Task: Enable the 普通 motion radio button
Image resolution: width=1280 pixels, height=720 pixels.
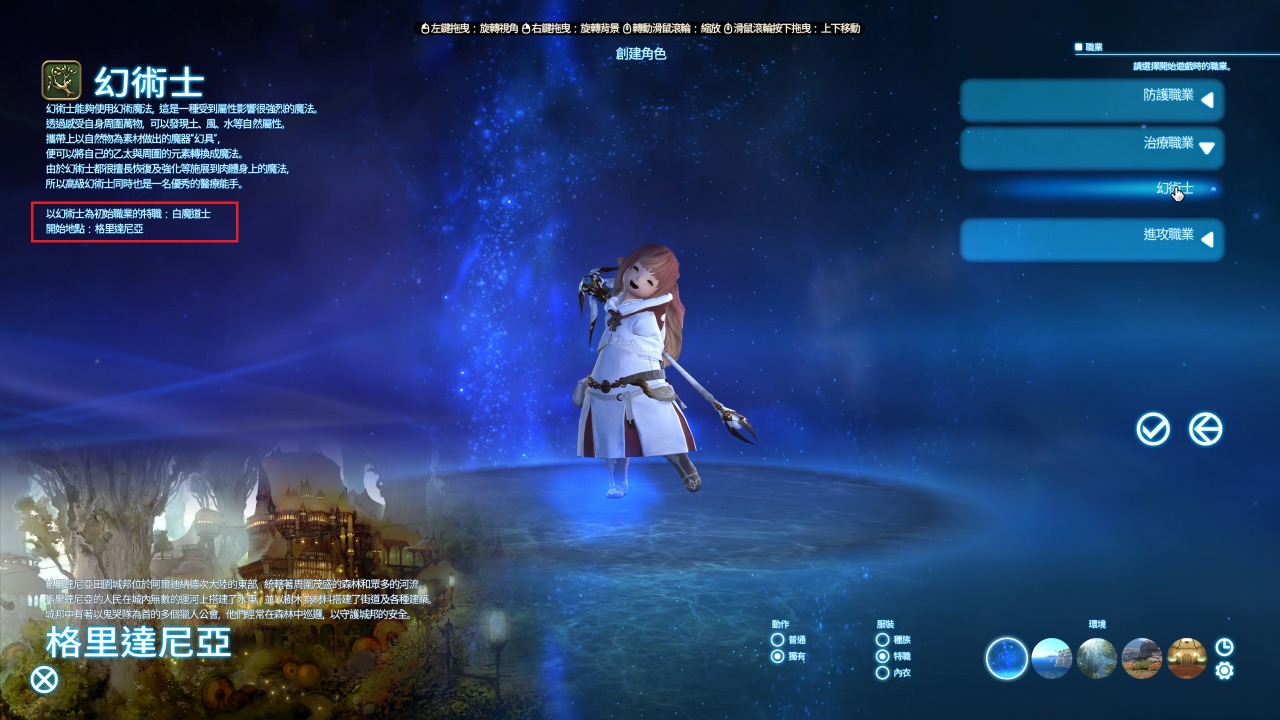Action: (777, 640)
